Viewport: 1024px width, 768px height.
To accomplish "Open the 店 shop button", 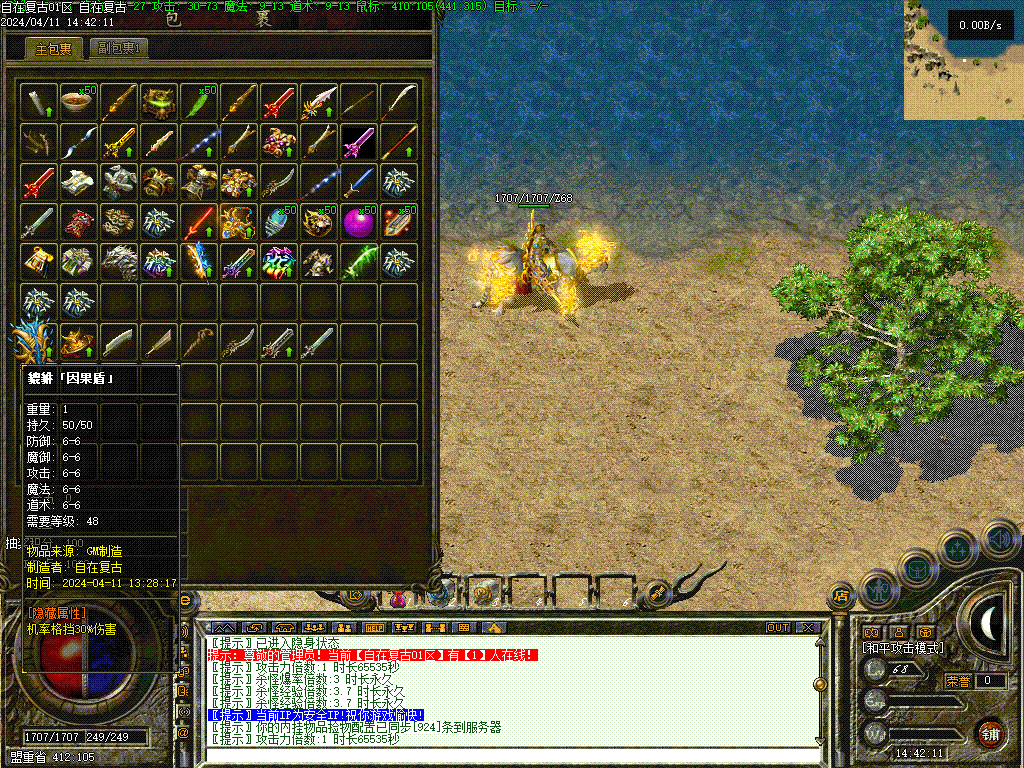I will point(841,597).
